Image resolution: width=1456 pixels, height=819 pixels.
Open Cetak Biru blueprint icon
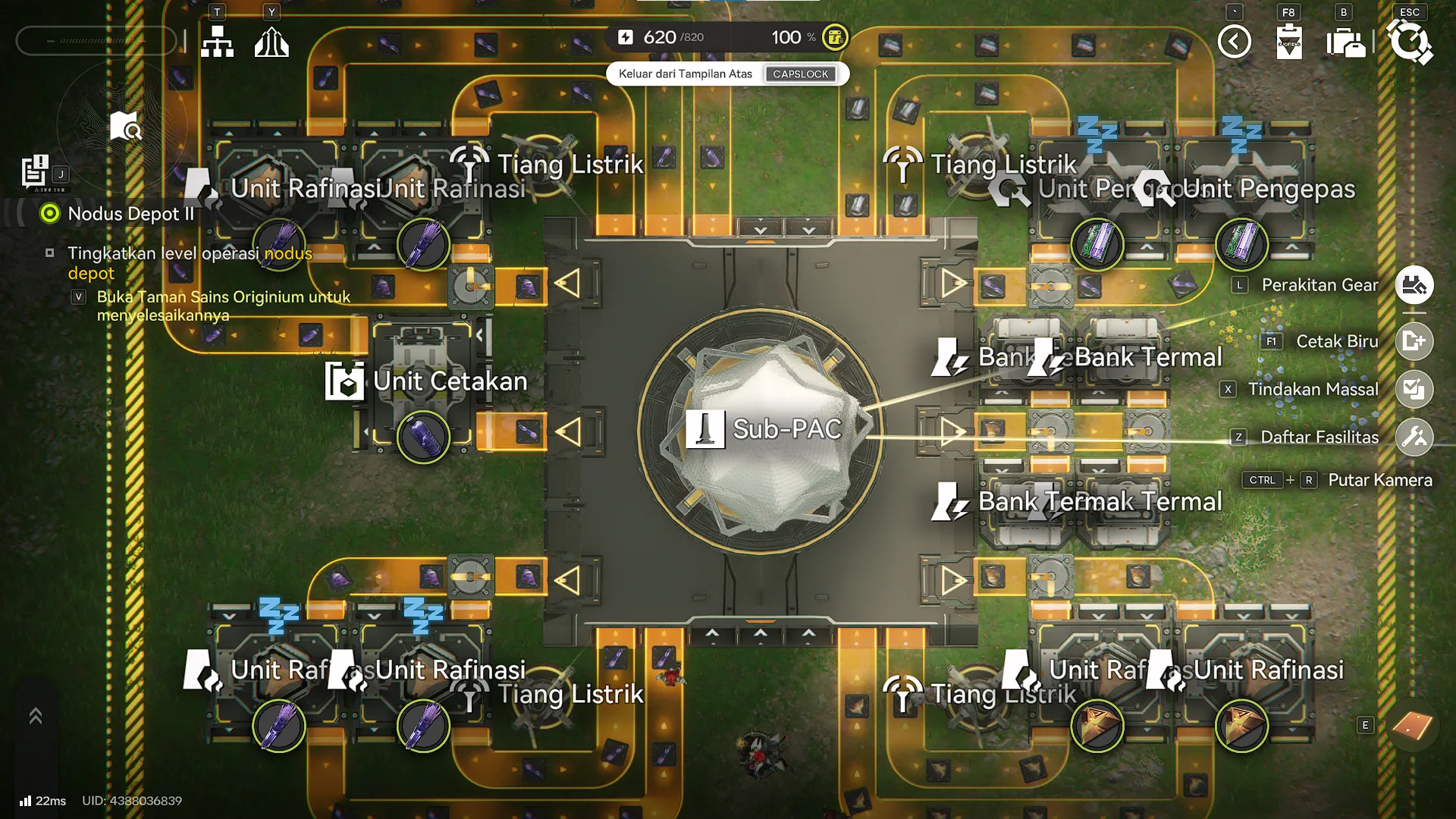[1415, 341]
